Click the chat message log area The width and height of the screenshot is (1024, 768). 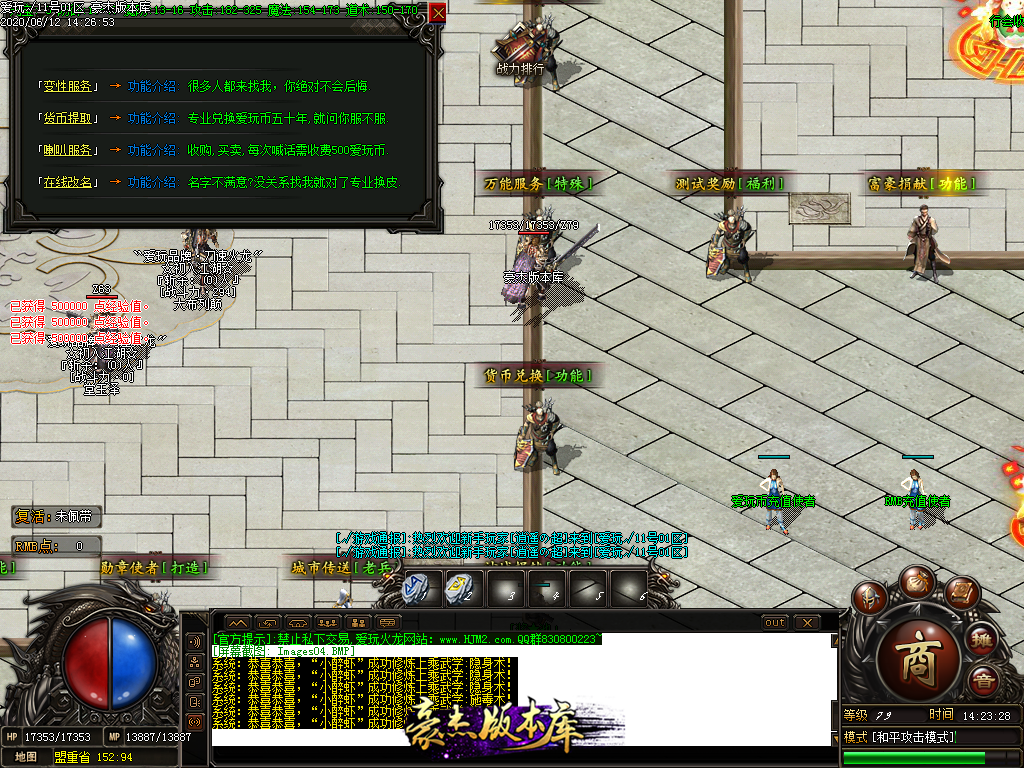point(520,690)
